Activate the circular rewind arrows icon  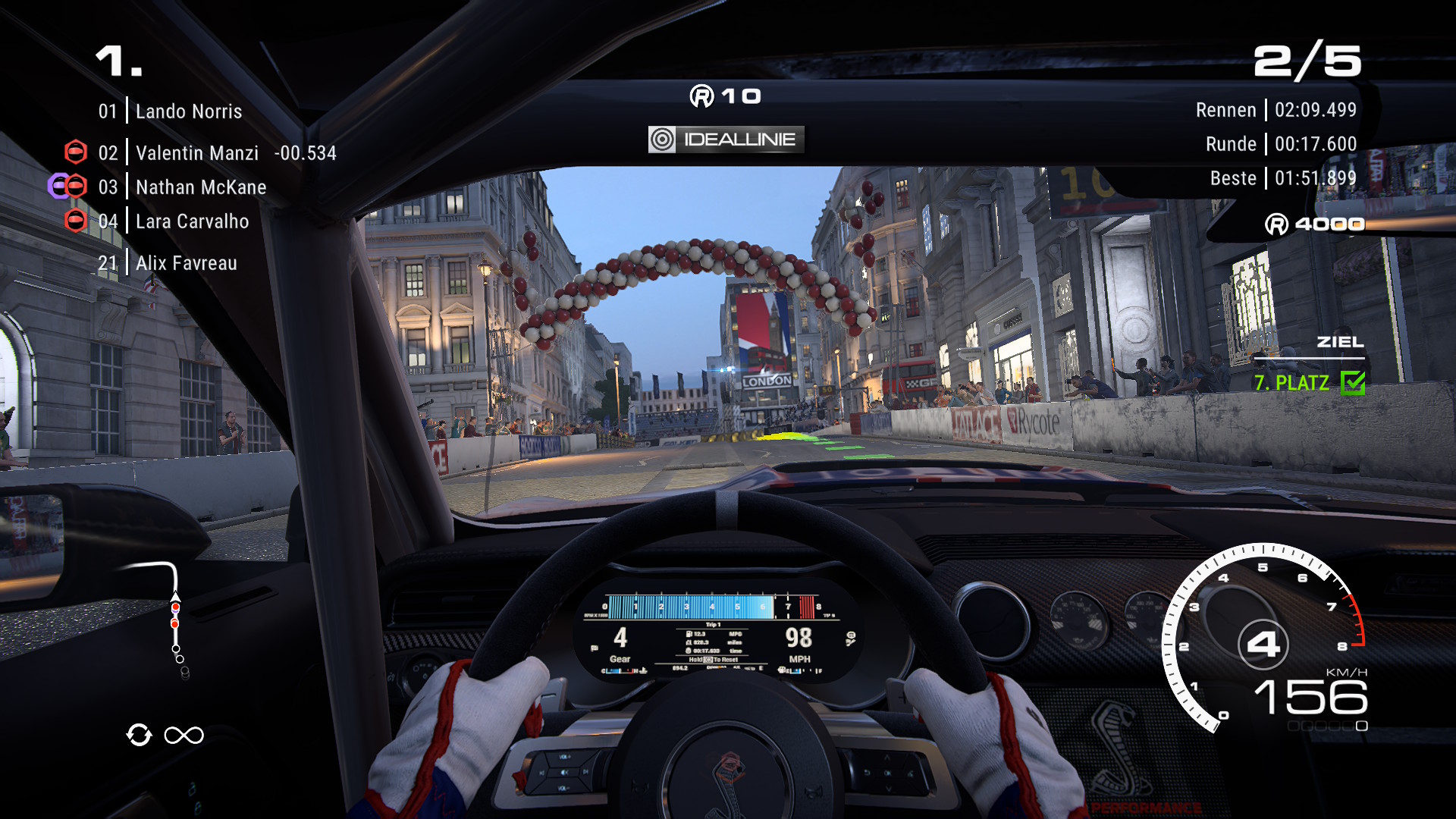click(140, 735)
